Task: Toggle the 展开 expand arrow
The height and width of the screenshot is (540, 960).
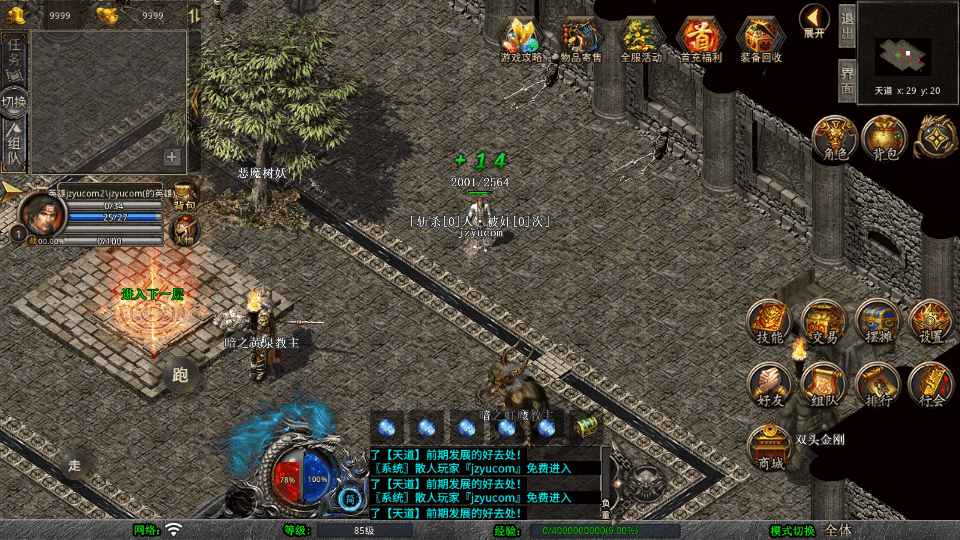Action: pyautogui.click(x=814, y=20)
